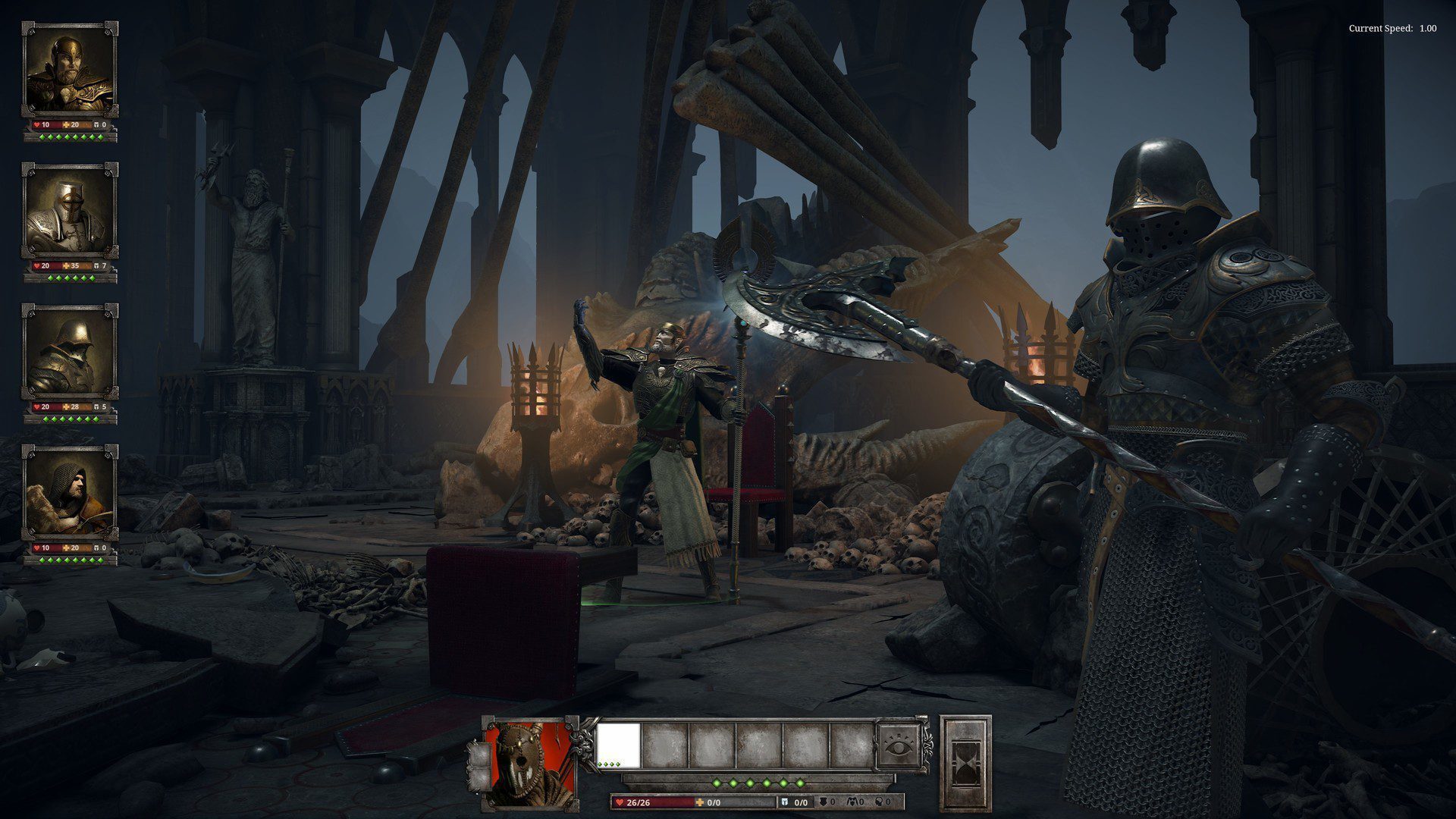This screenshot has width=1456, height=819.
Task: Activate the white ability slot
Action: [x=617, y=745]
